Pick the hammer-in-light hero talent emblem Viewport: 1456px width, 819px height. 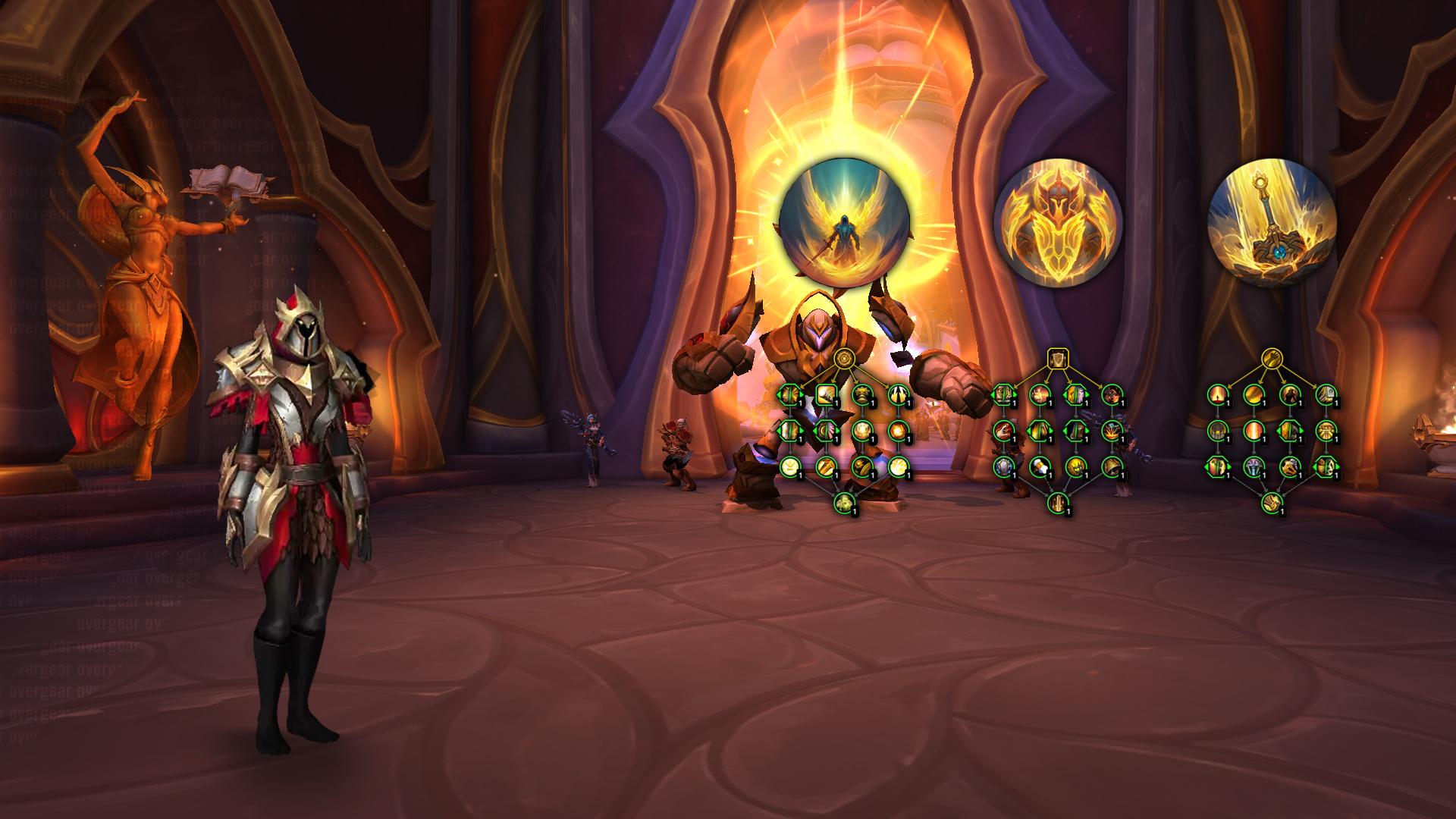[1272, 224]
